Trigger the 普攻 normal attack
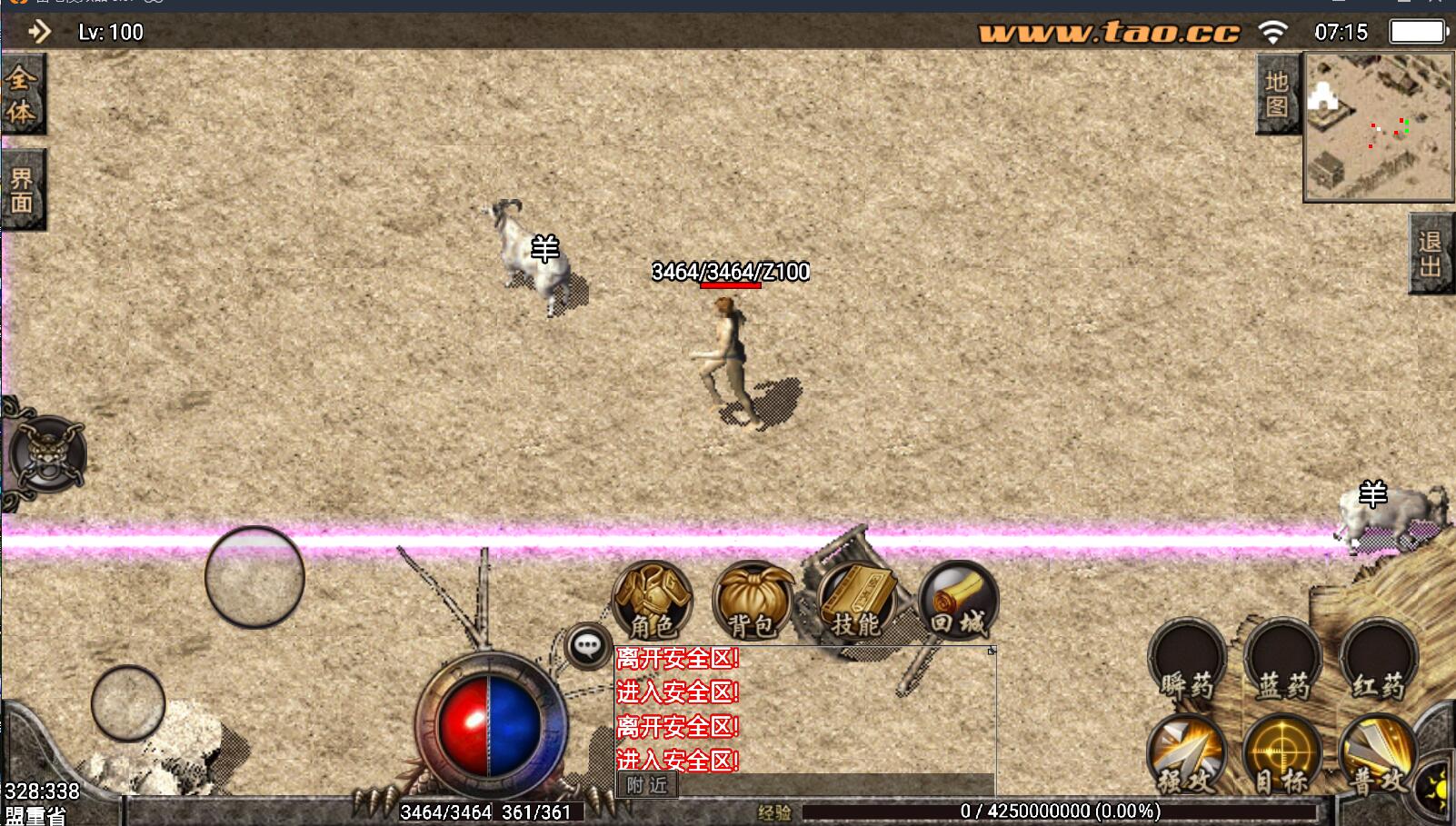The image size is (1456, 826). (x=1378, y=754)
